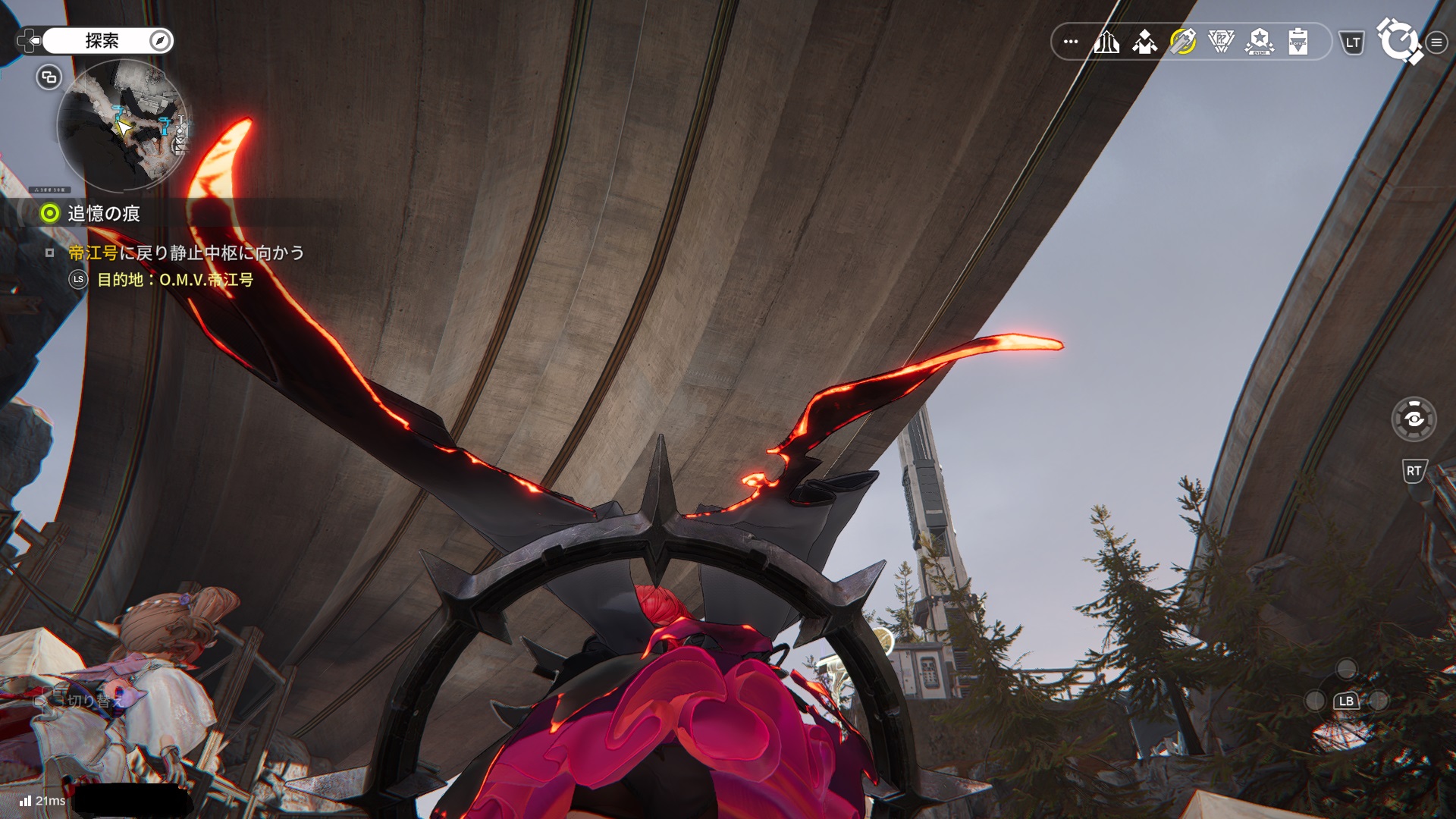
Task: Open the star EVENT icon
Action: (1260, 42)
